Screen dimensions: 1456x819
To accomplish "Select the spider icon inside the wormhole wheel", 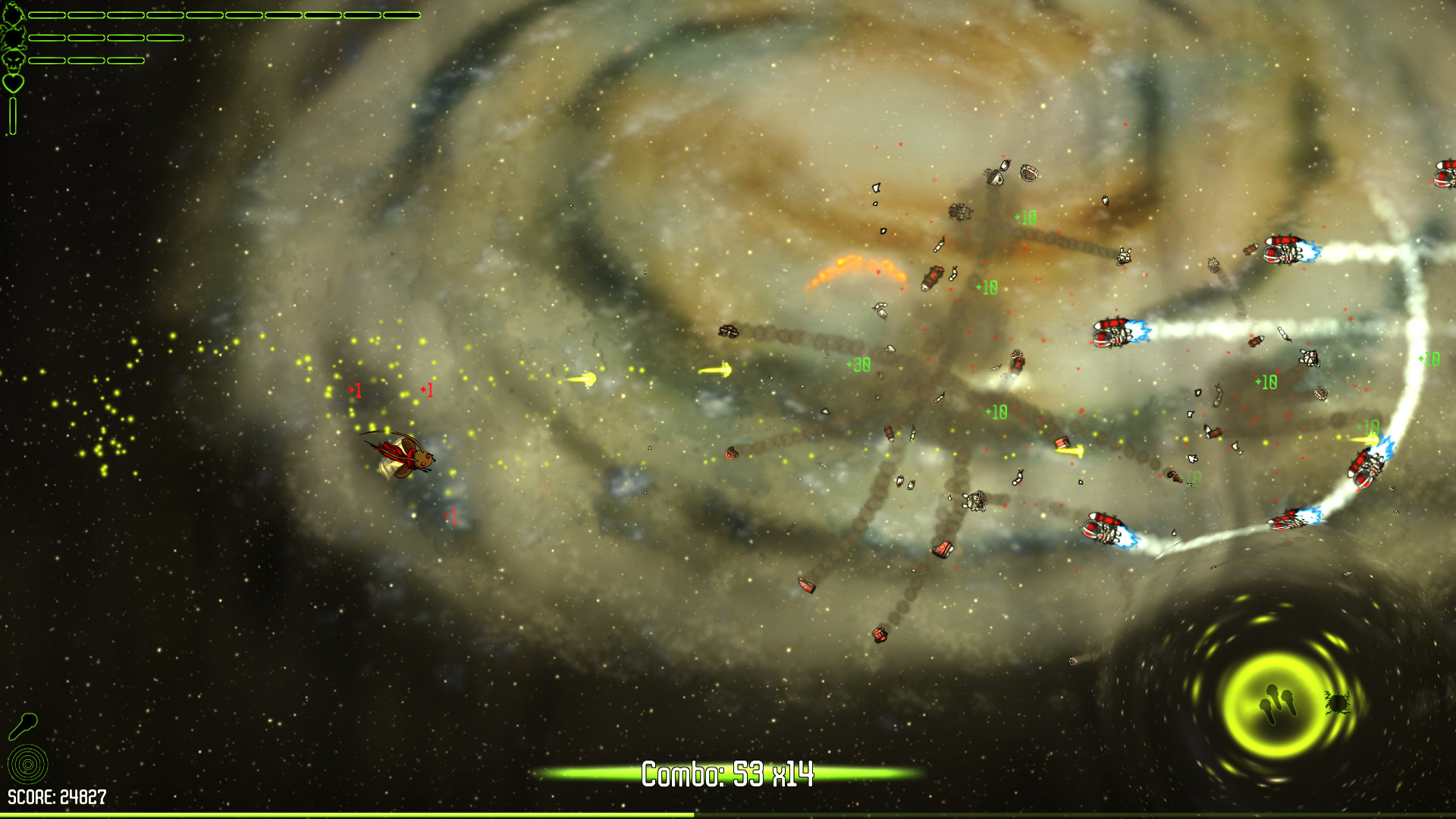I will [1339, 703].
